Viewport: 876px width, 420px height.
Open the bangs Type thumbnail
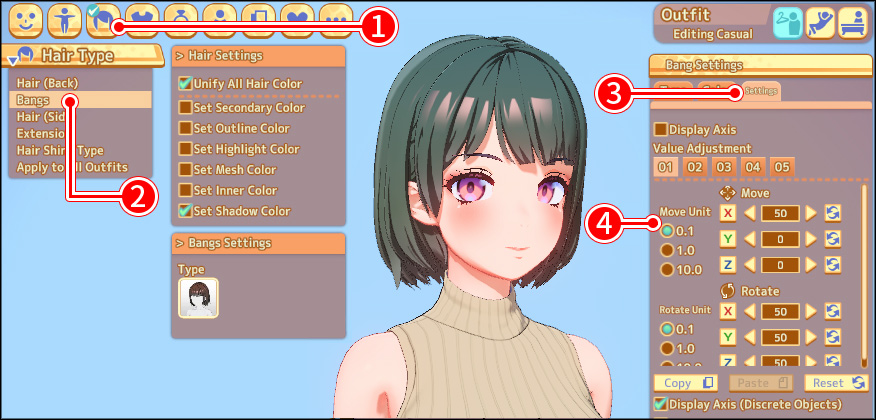pos(198,298)
